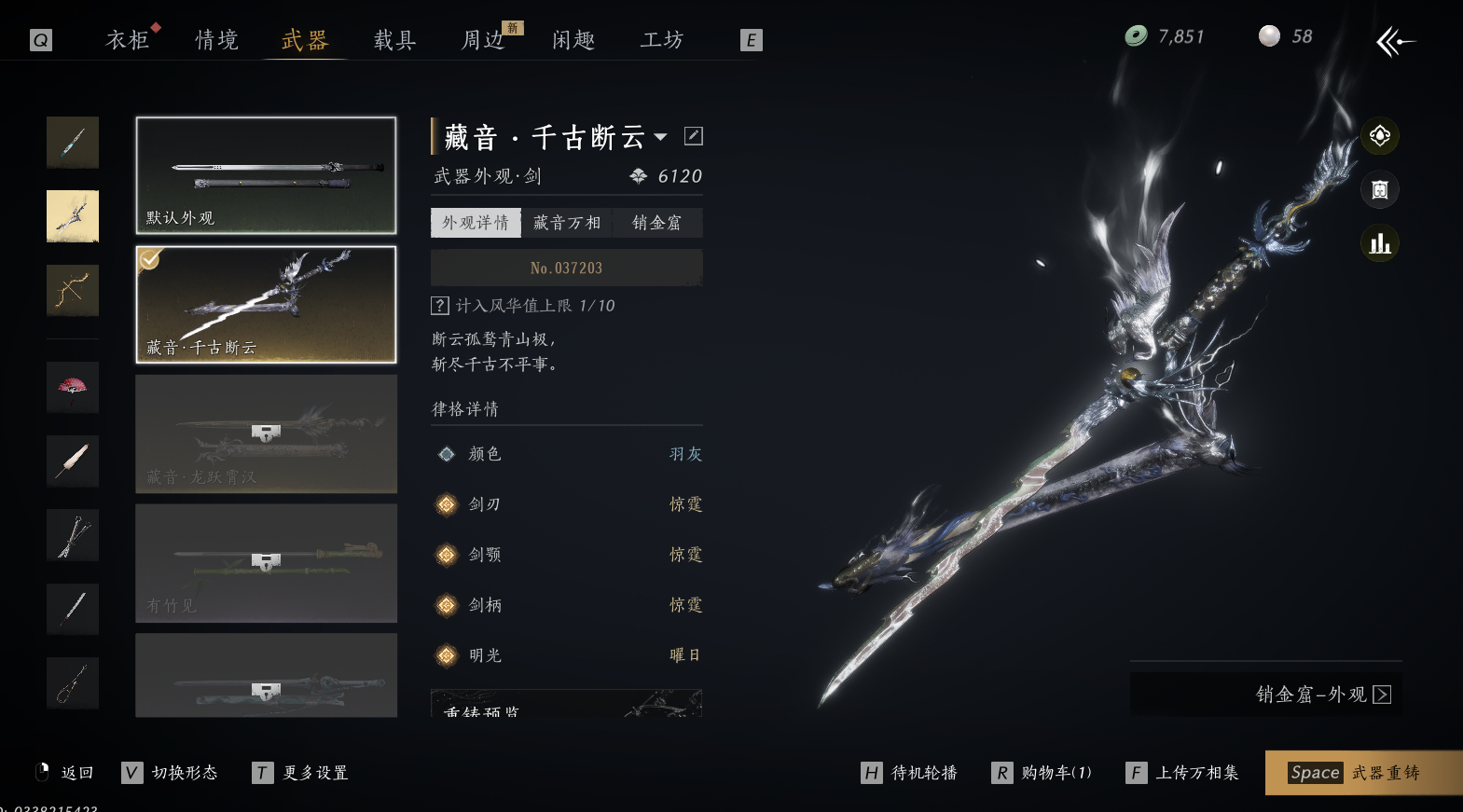Image resolution: width=1463 pixels, height=812 pixels.
Task: Open the 颜色 color option row
Action: [x=567, y=454]
